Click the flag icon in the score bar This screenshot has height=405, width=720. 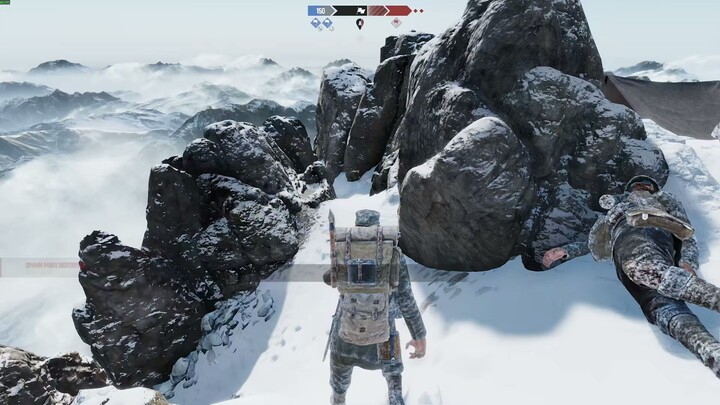tap(360, 10)
